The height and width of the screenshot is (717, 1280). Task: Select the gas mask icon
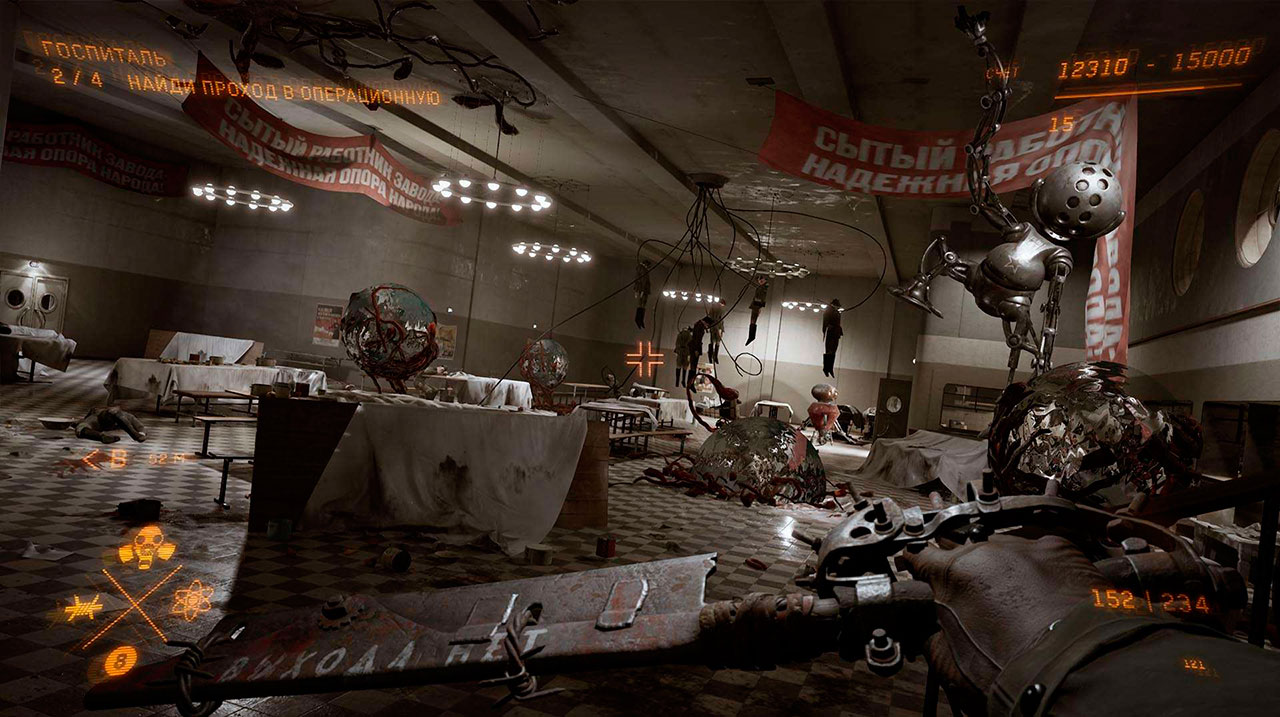[146, 546]
